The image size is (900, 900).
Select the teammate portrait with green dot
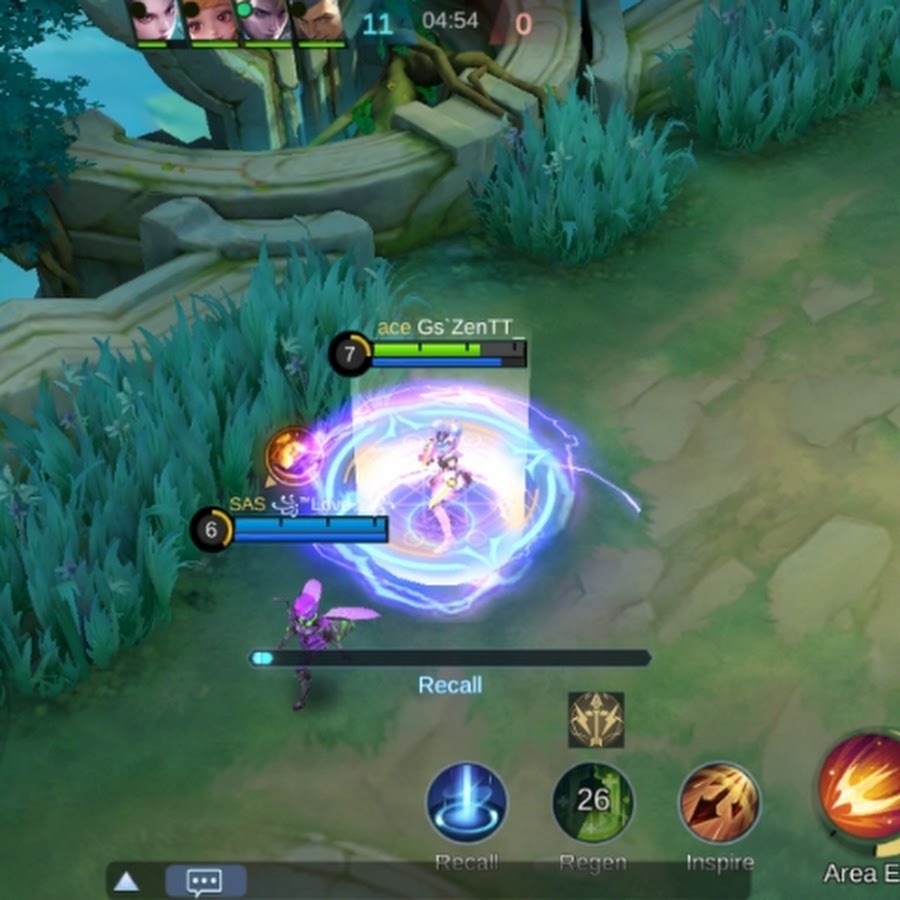[266, 20]
